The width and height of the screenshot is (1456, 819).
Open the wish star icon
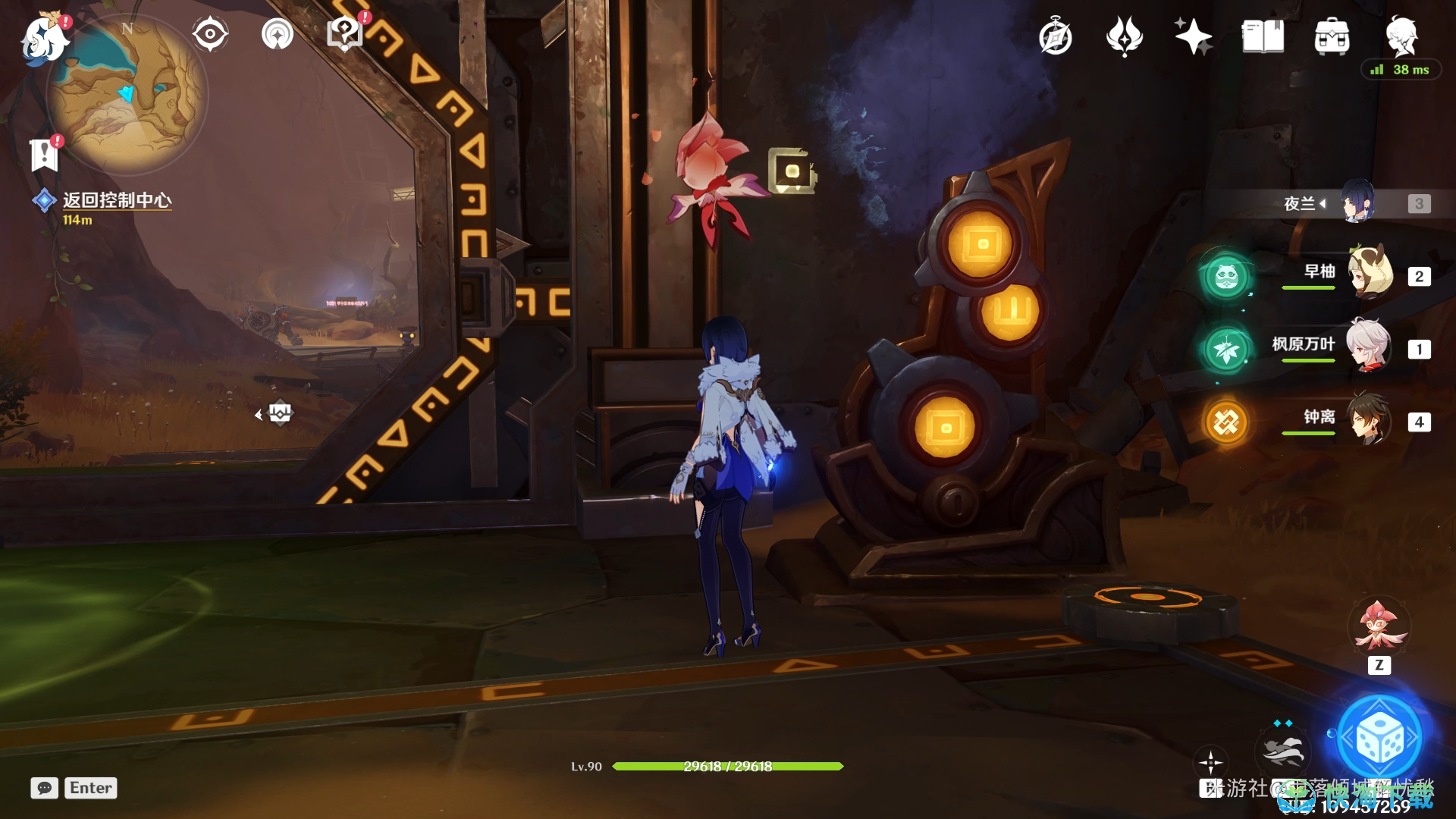[1193, 36]
